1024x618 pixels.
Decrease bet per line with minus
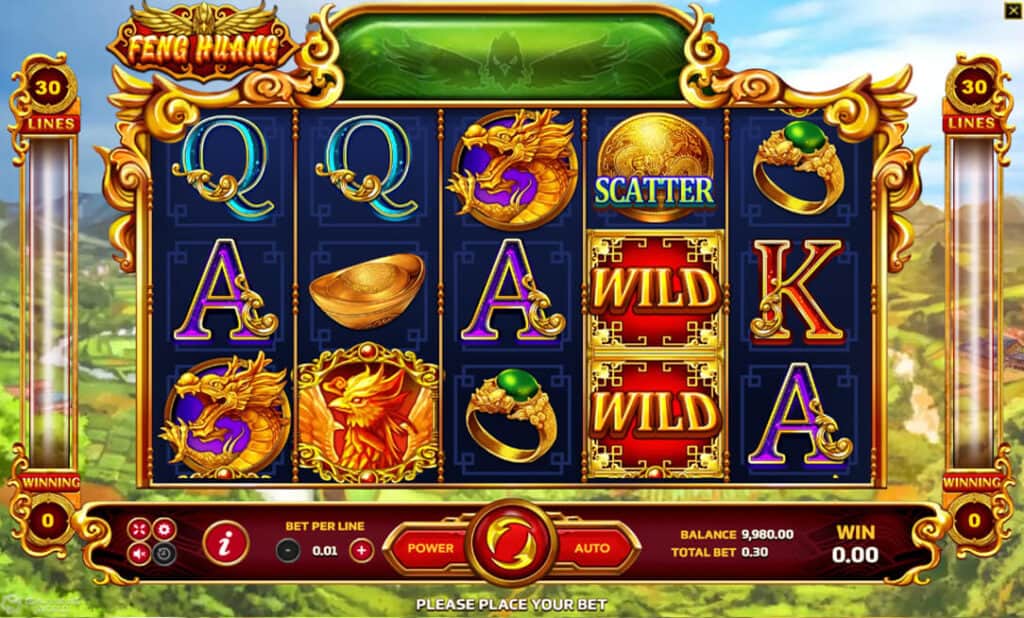click(x=288, y=549)
